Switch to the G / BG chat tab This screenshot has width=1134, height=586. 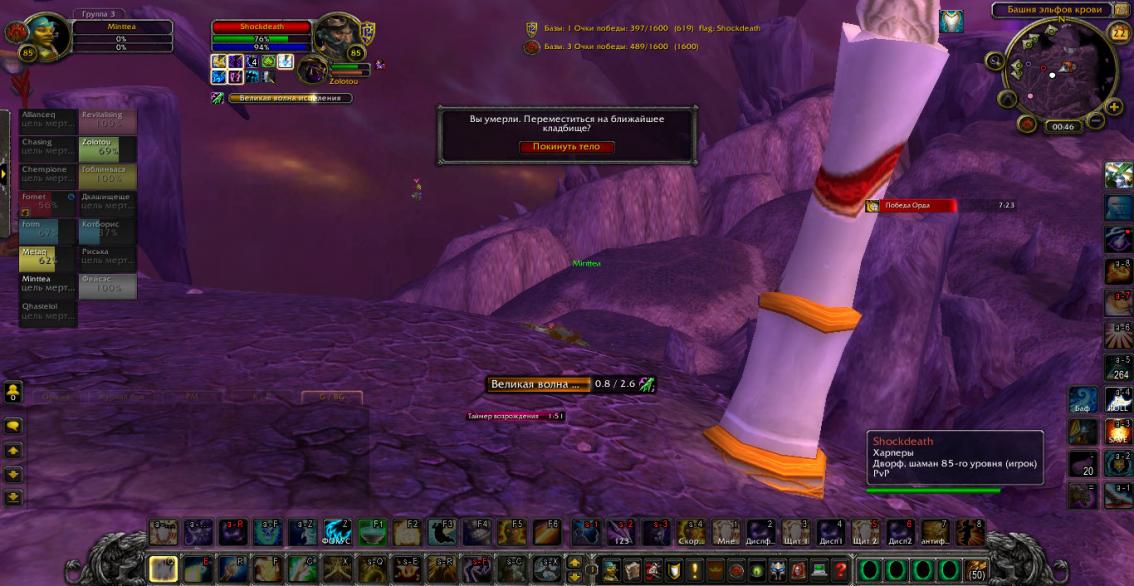pos(331,397)
